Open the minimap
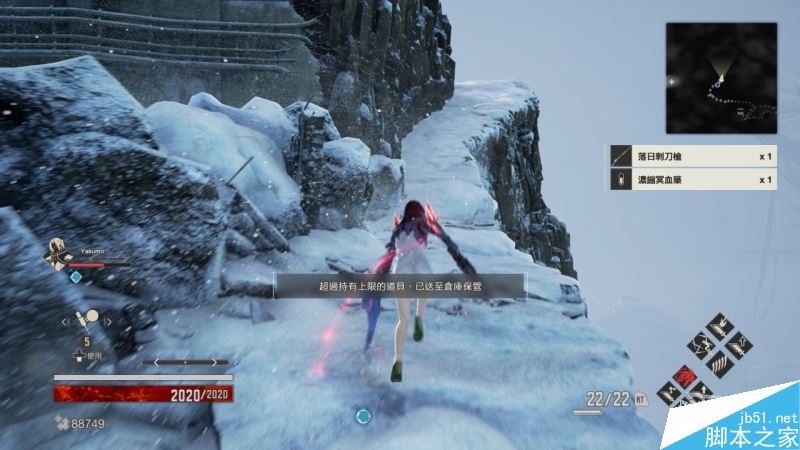800x450 pixels. tap(721, 78)
